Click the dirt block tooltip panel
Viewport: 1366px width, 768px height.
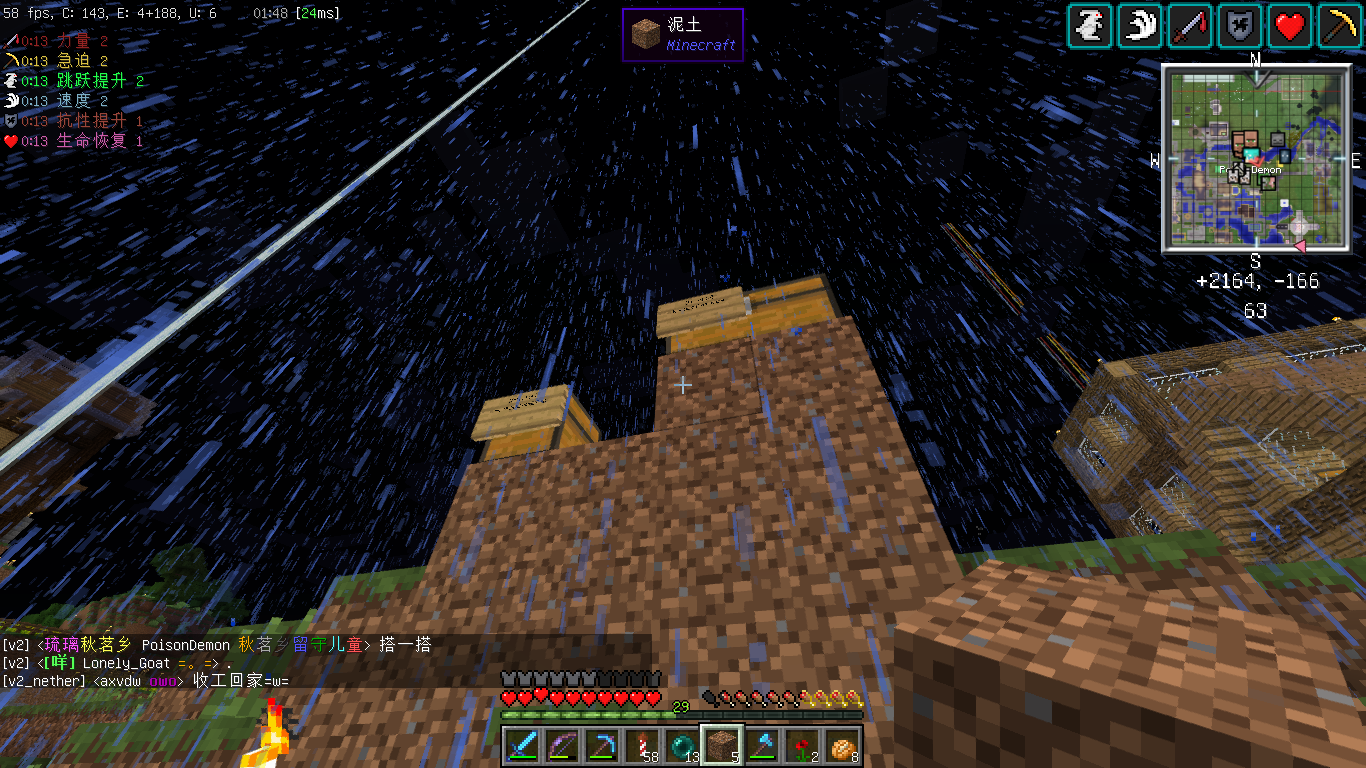point(683,35)
